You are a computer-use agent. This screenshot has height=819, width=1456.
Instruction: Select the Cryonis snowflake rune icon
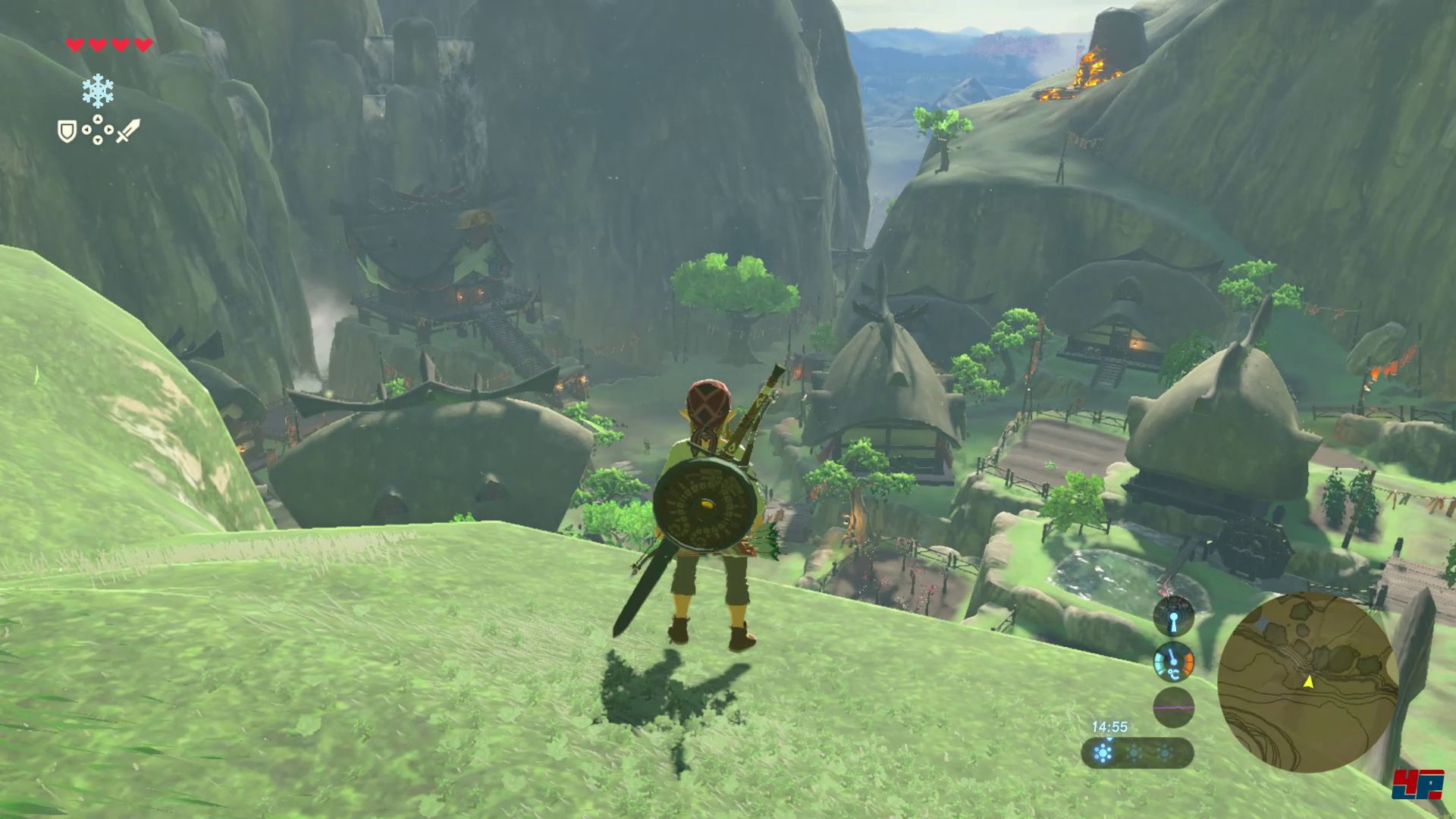[x=98, y=91]
